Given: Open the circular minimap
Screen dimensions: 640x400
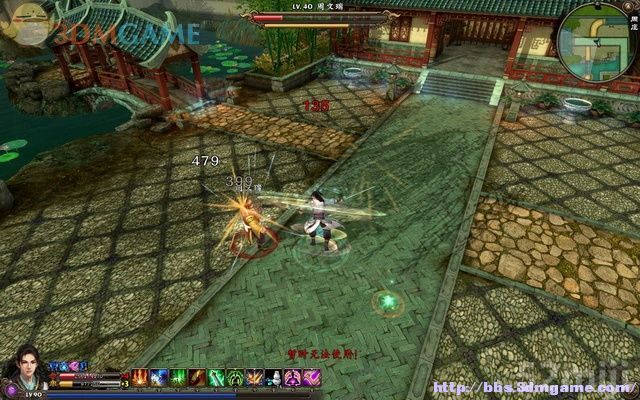Looking at the screenshot, I should (x=596, y=43).
